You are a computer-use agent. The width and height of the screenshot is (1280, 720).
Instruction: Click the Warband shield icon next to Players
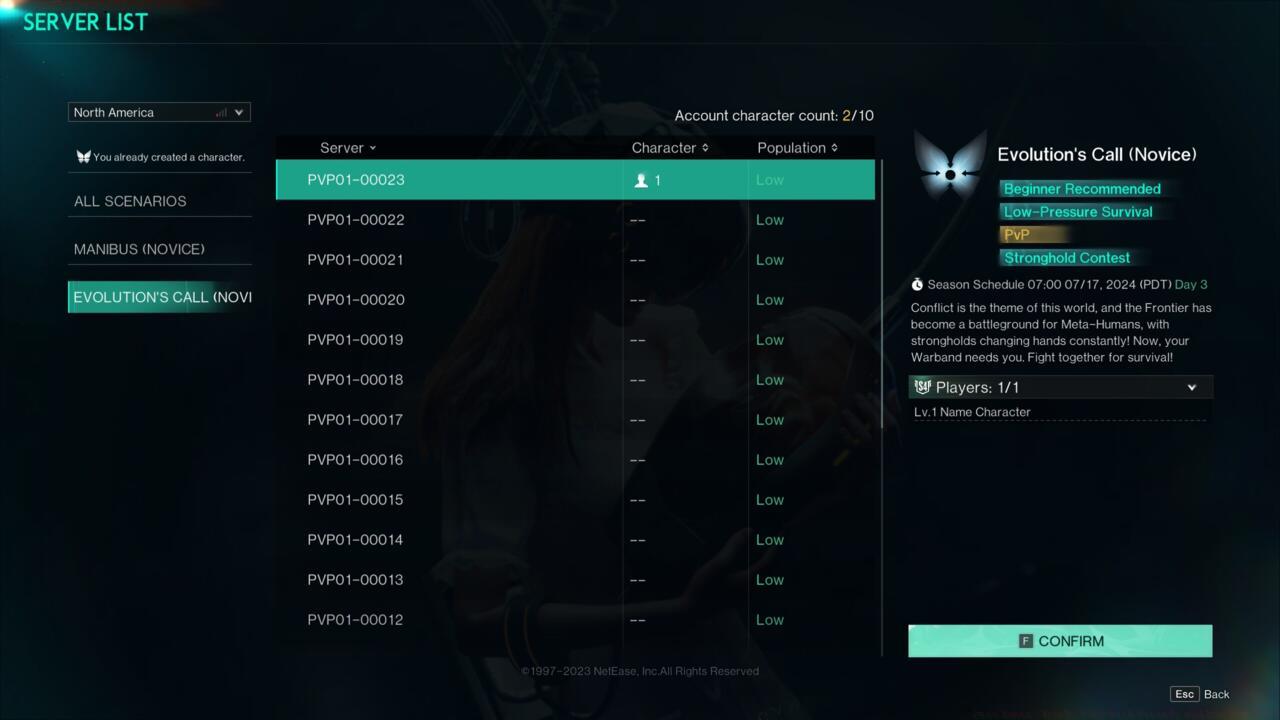pos(923,387)
